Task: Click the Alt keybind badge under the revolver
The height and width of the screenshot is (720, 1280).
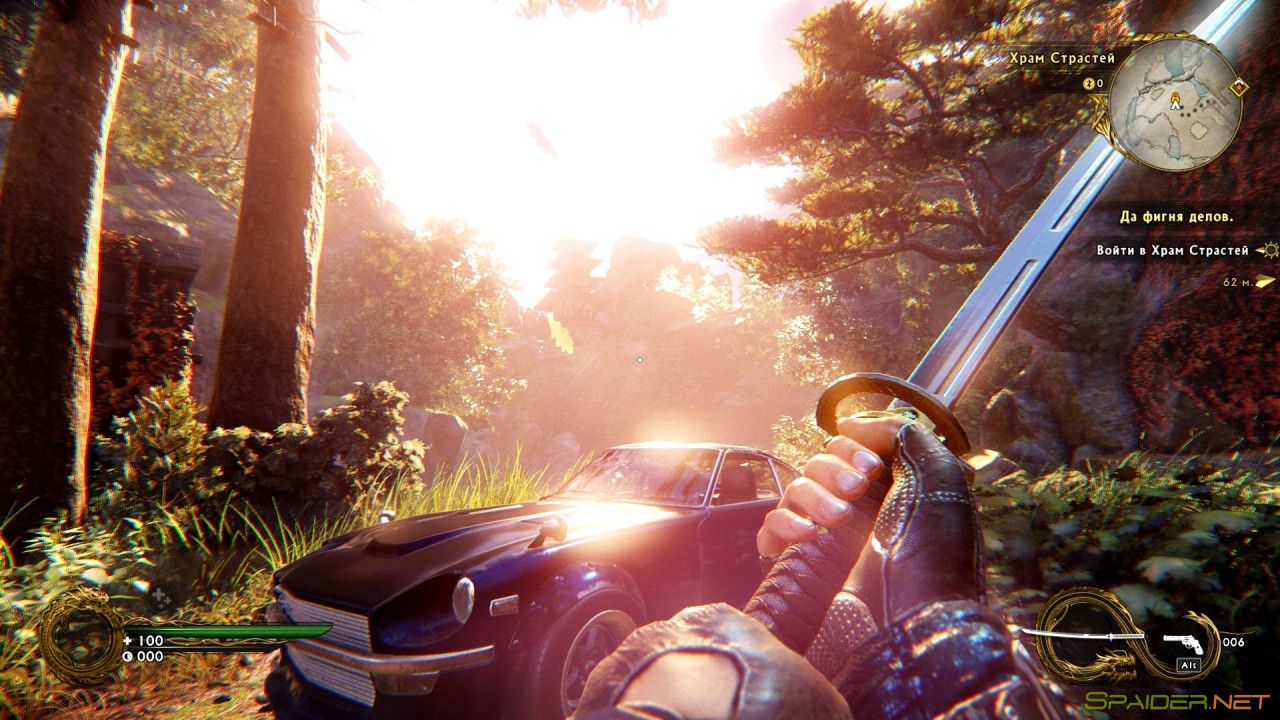Action: point(1188,665)
